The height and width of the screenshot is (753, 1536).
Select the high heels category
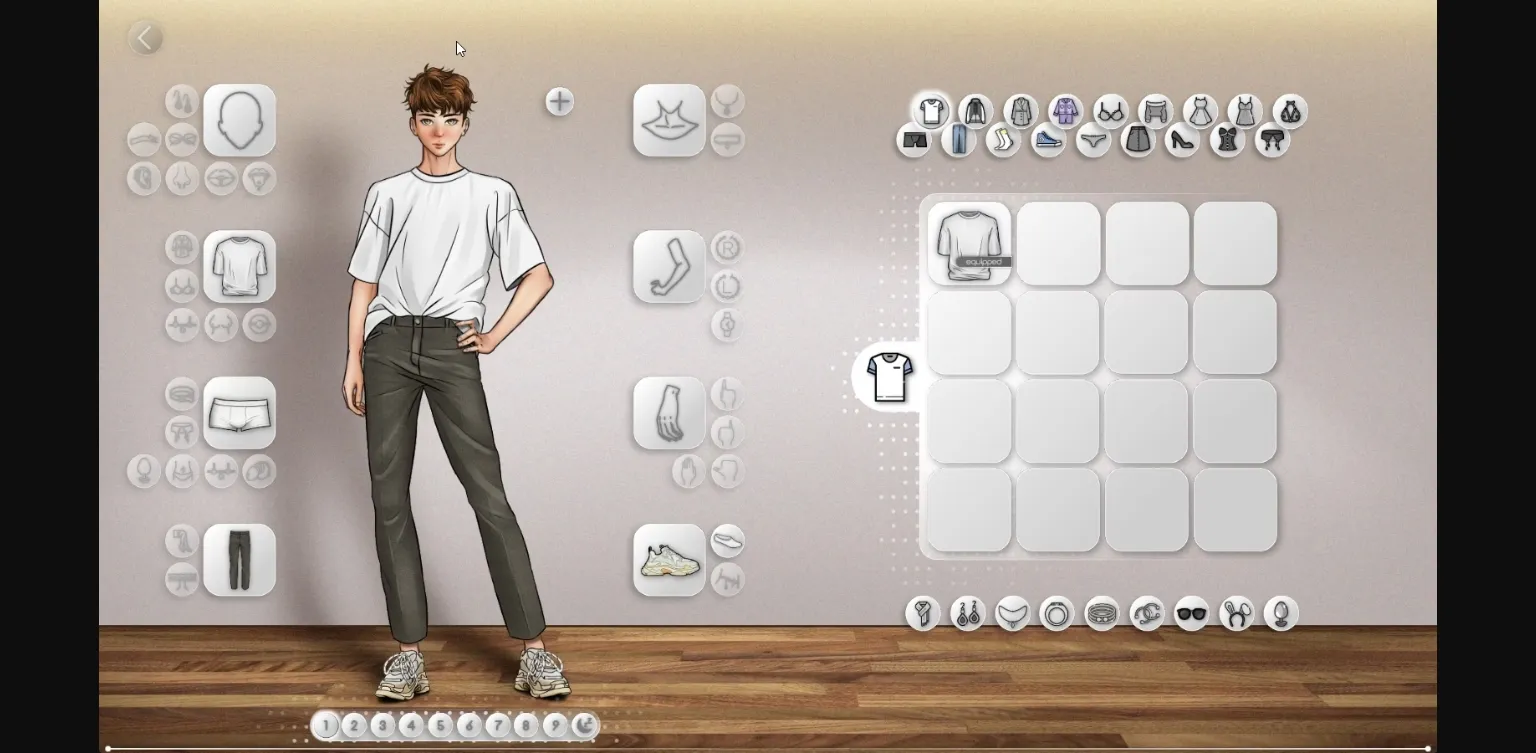pyautogui.click(x=1183, y=140)
